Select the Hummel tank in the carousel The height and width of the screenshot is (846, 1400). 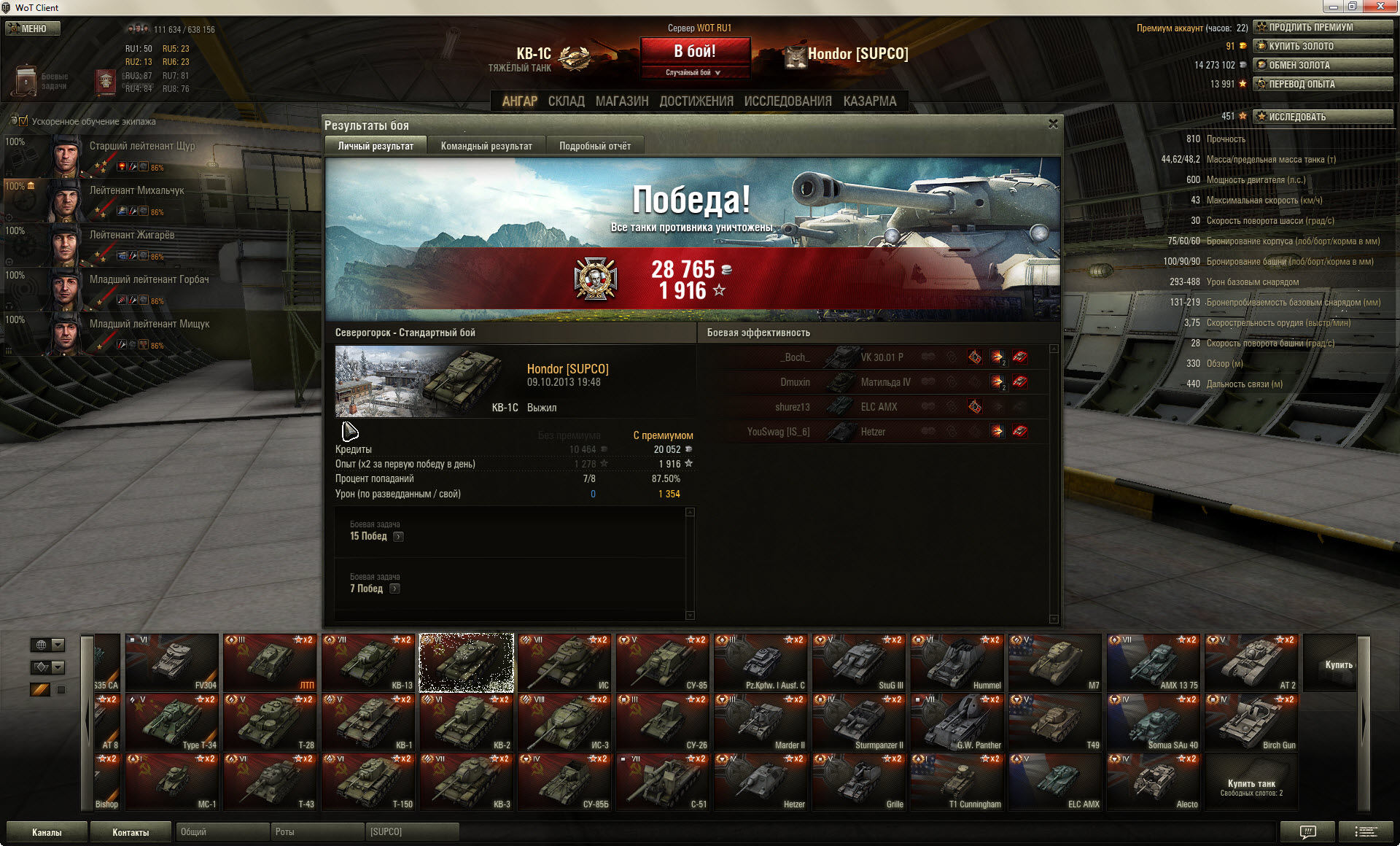pyautogui.click(x=957, y=662)
